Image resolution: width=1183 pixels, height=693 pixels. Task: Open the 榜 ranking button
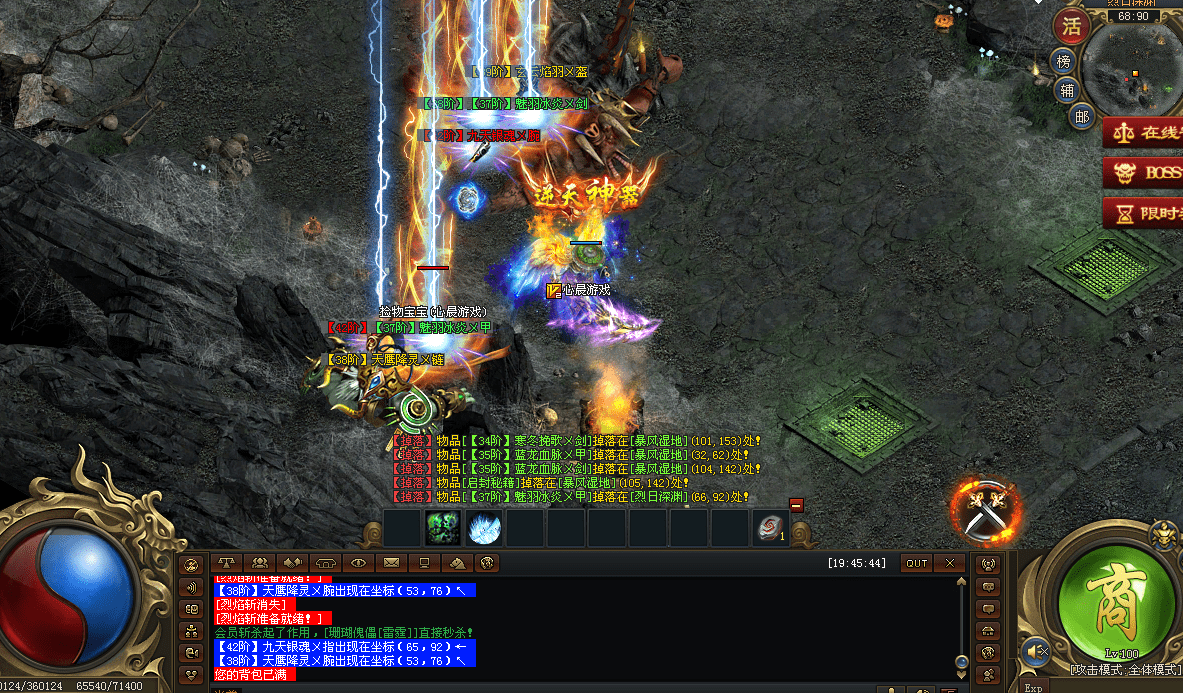coord(1065,62)
